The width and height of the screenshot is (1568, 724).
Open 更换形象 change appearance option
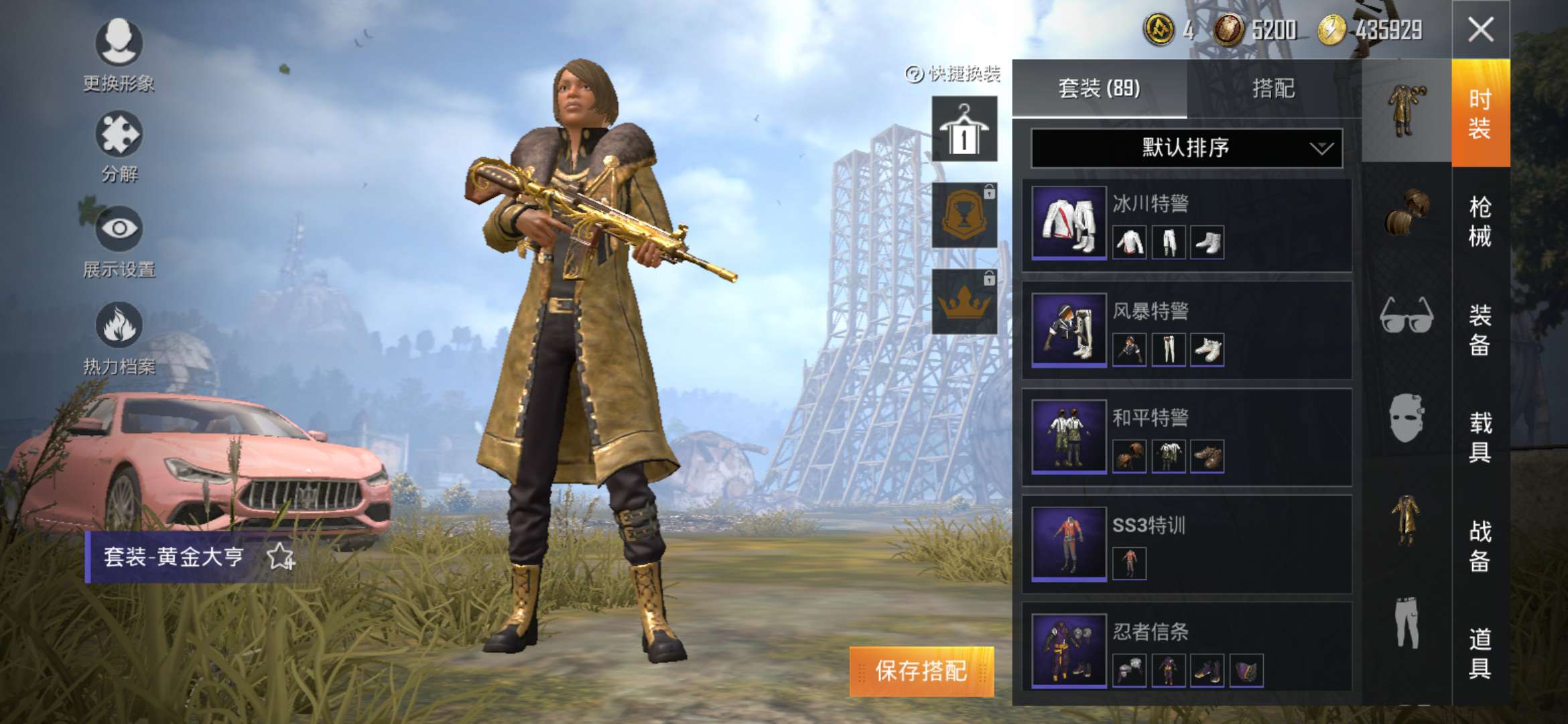tap(119, 55)
